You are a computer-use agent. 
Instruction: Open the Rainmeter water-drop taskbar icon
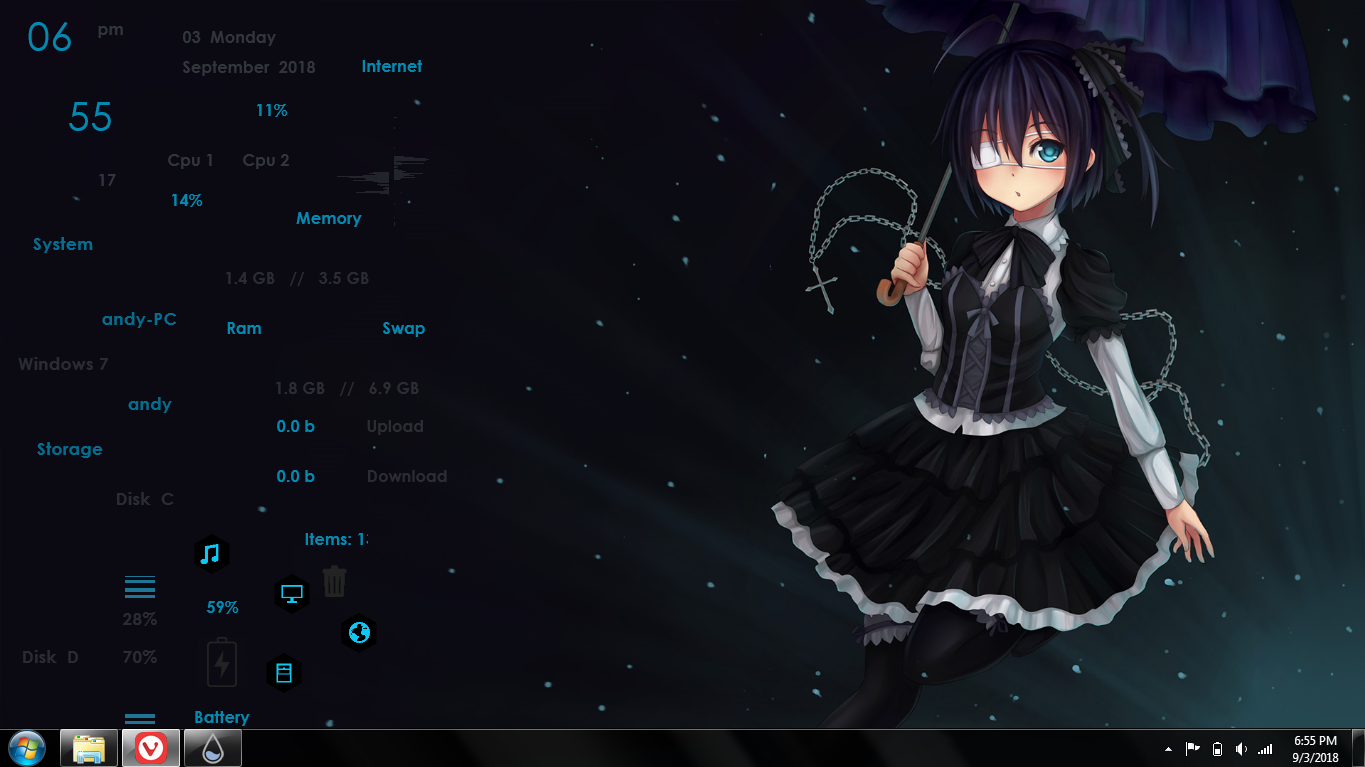(212, 747)
